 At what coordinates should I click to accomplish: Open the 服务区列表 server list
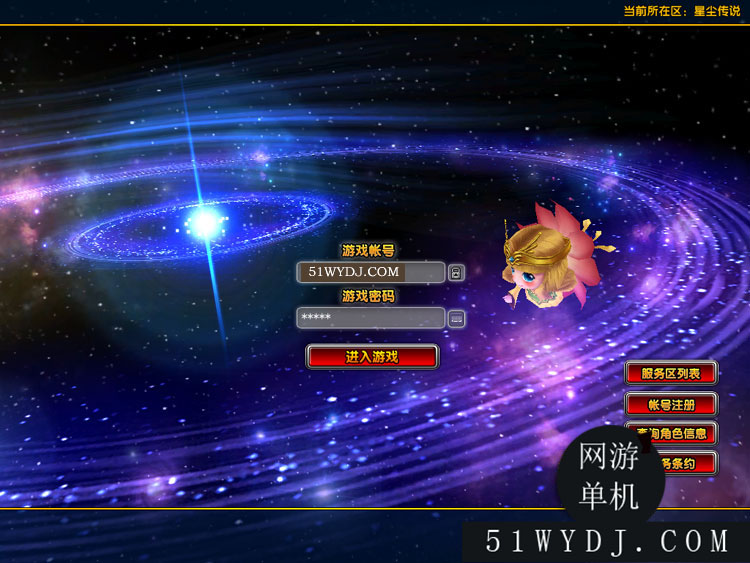point(671,373)
